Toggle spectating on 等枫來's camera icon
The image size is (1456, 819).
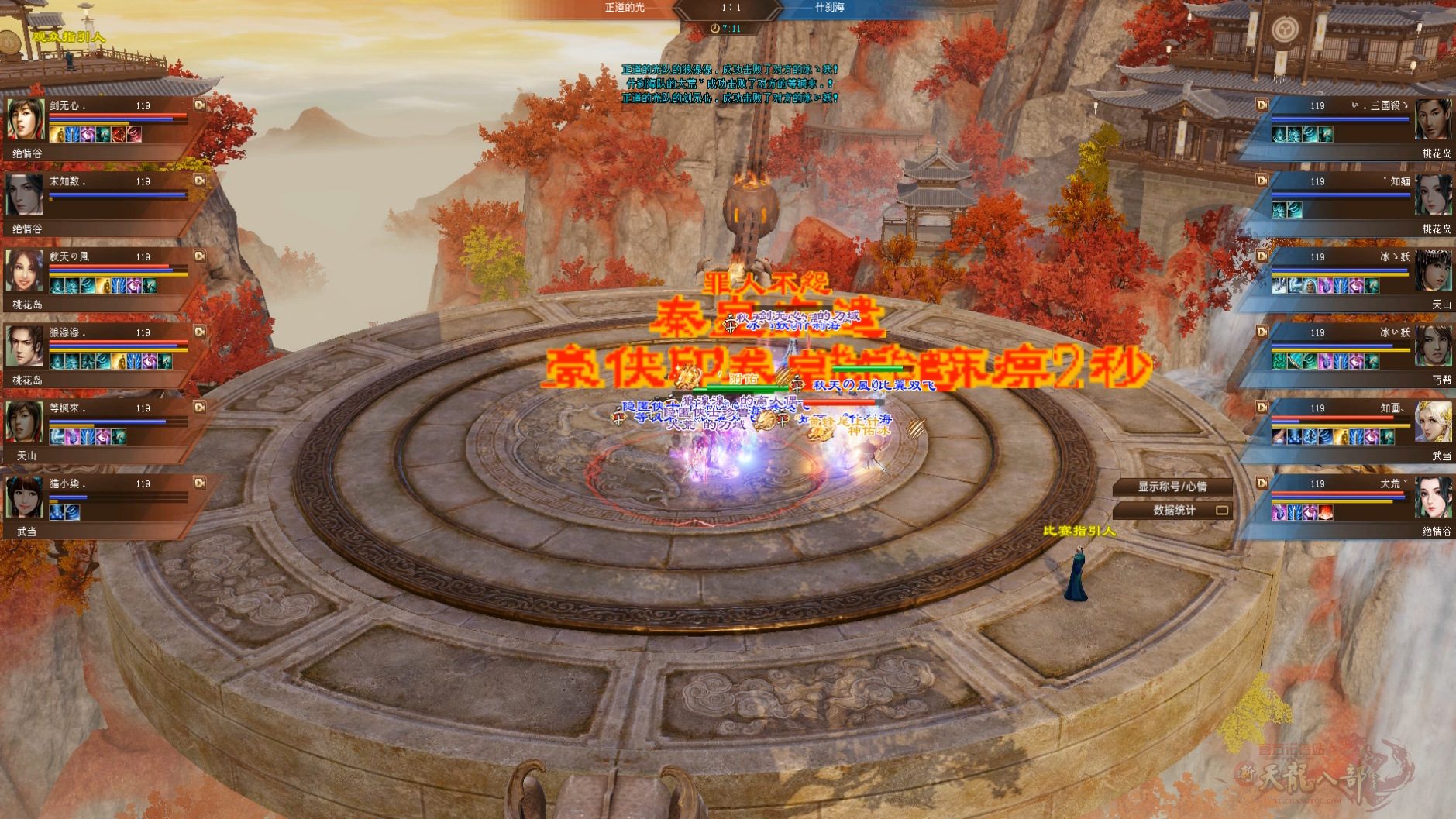click(x=199, y=408)
